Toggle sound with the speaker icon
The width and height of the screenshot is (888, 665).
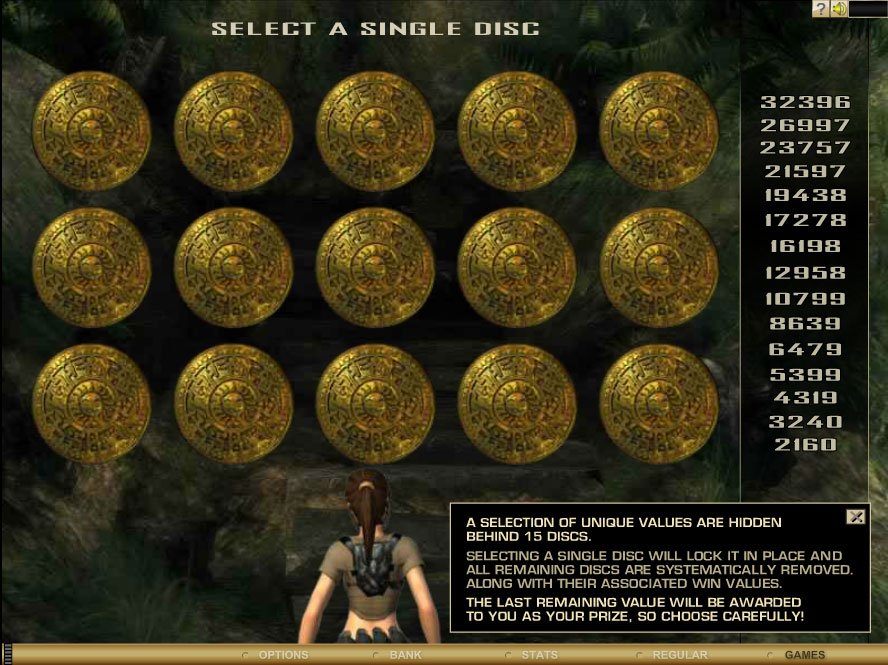point(839,9)
